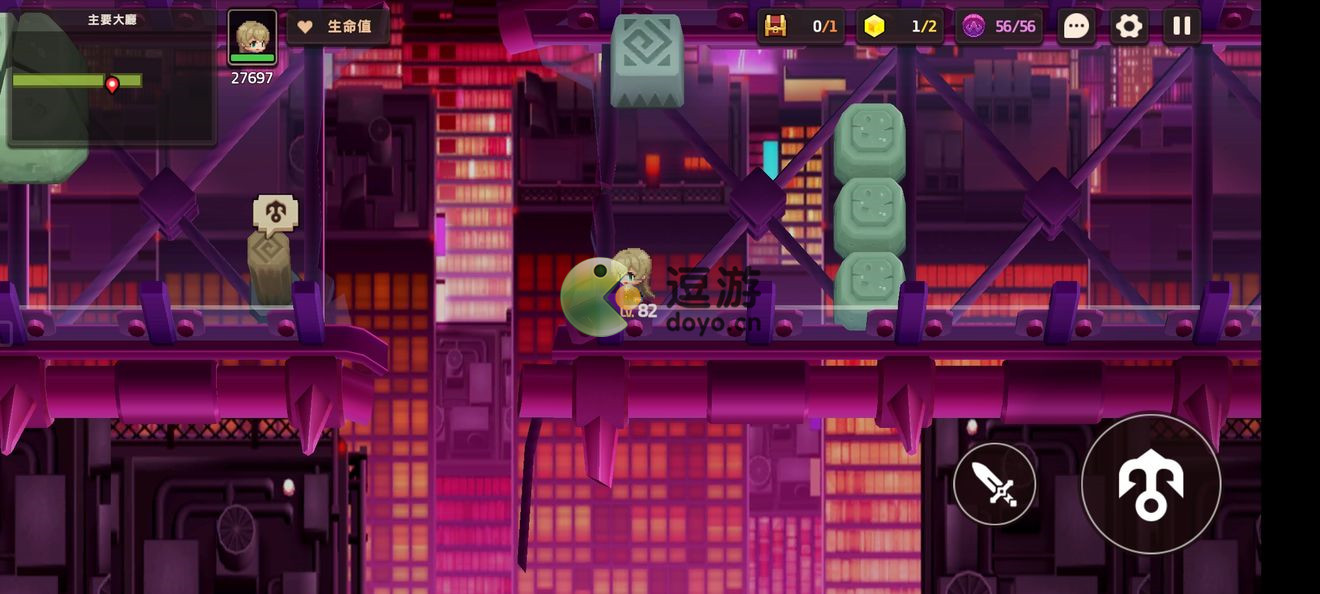Check the treasure chest counter
Screen dimensions: 1320x594
pyautogui.click(x=800, y=26)
